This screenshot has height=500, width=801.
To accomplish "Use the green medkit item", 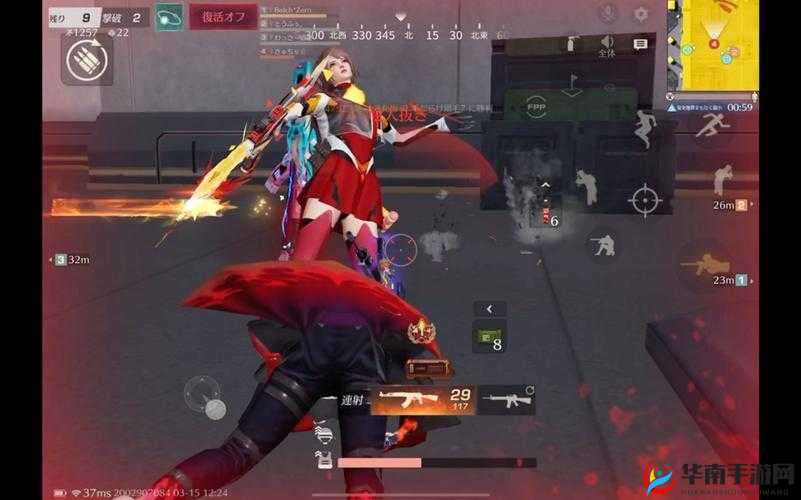I will pyautogui.click(x=488, y=337).
